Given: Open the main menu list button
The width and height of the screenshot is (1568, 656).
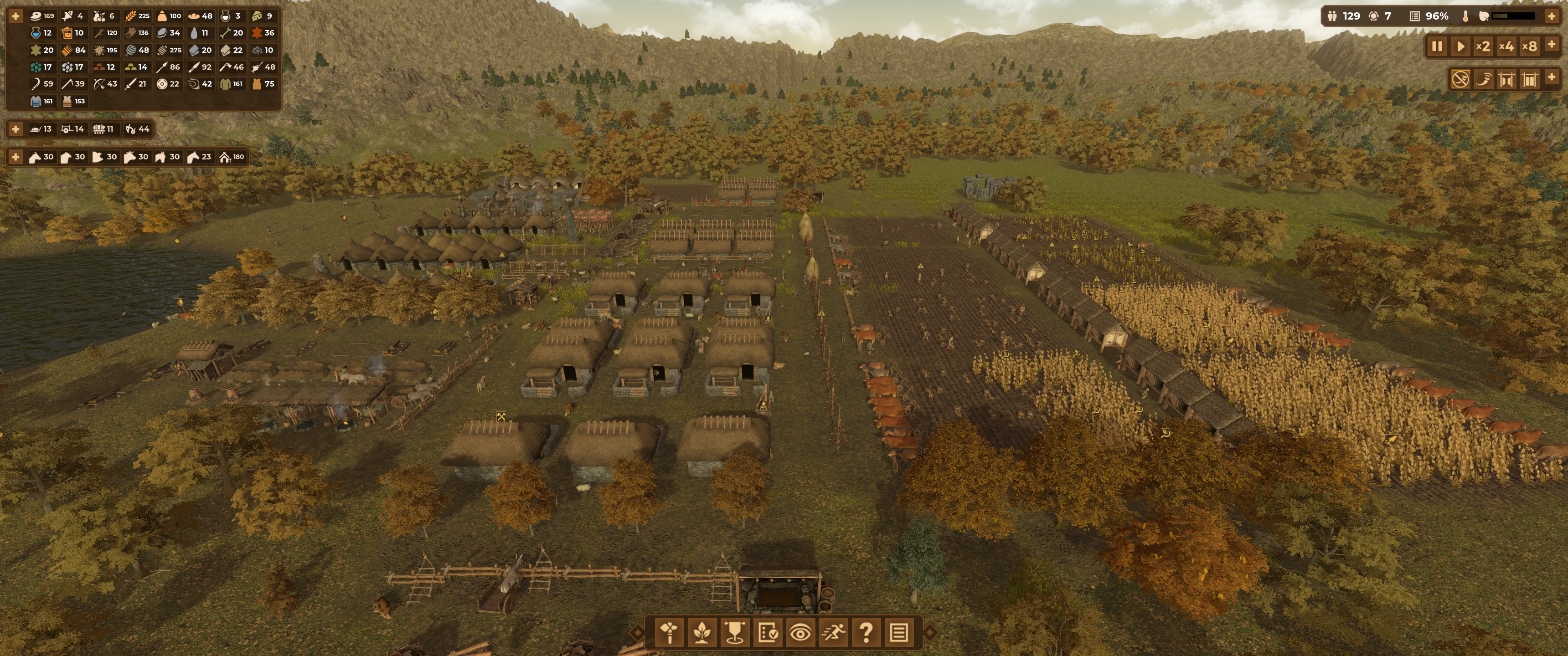Looking at the screenshot, I should pos(899,633).
